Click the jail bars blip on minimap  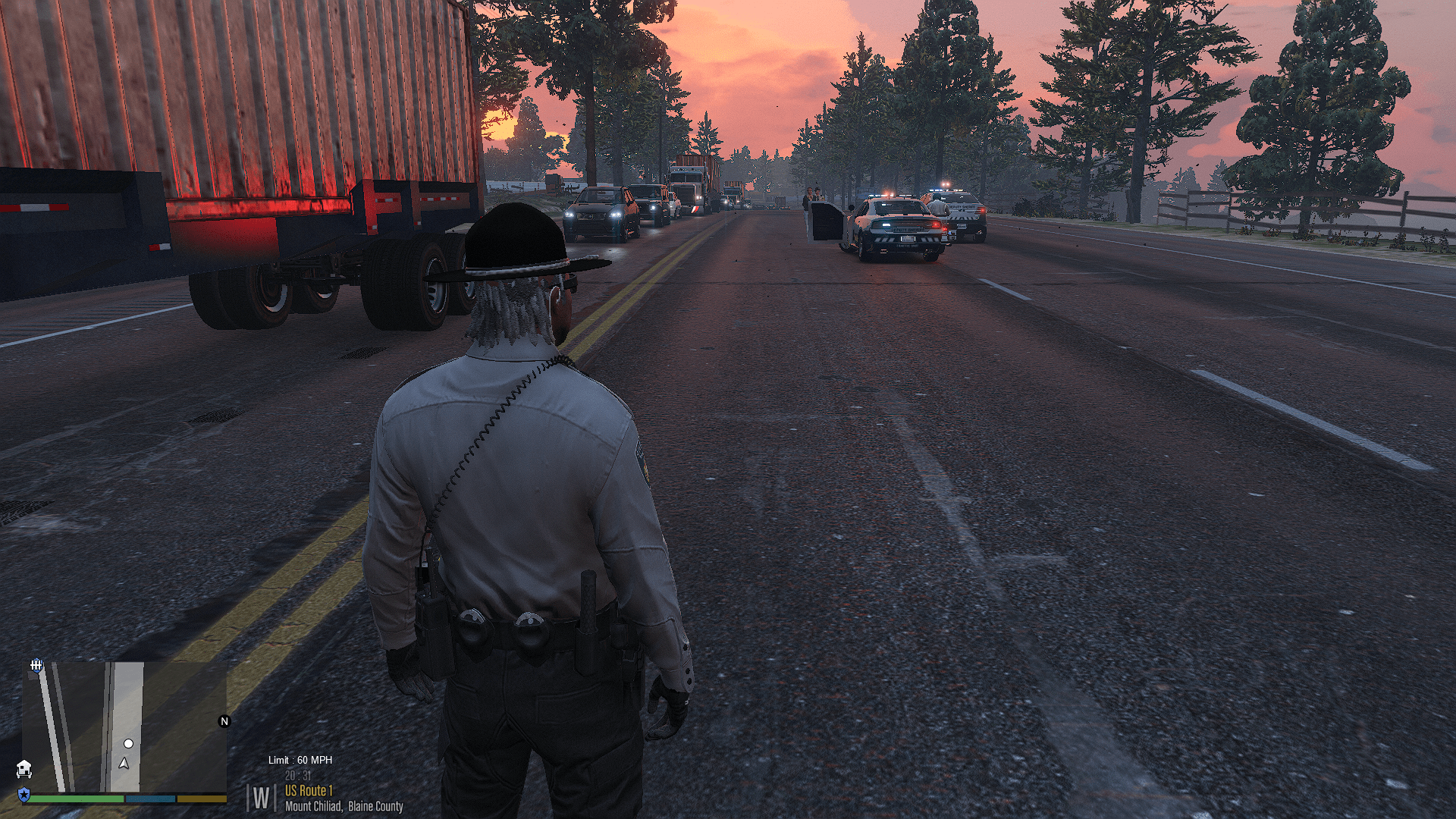pos(36,666)
